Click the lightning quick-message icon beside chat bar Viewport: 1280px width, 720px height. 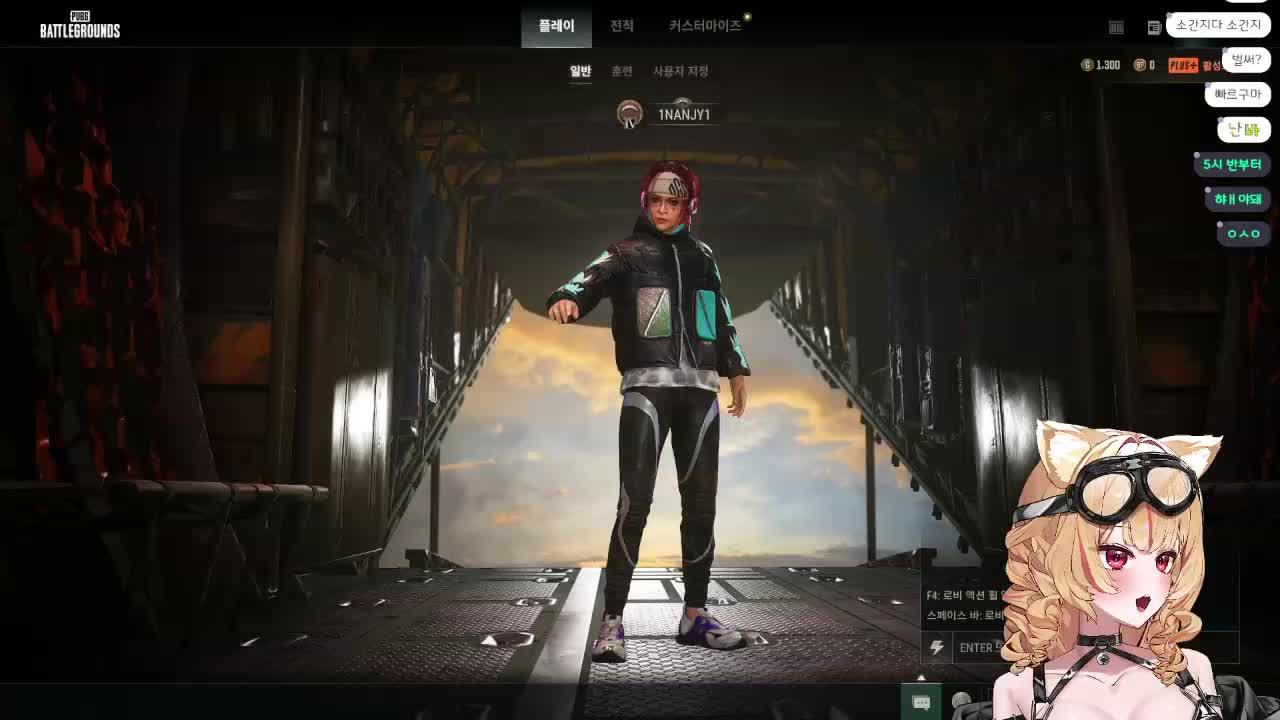tap(936, 649)
